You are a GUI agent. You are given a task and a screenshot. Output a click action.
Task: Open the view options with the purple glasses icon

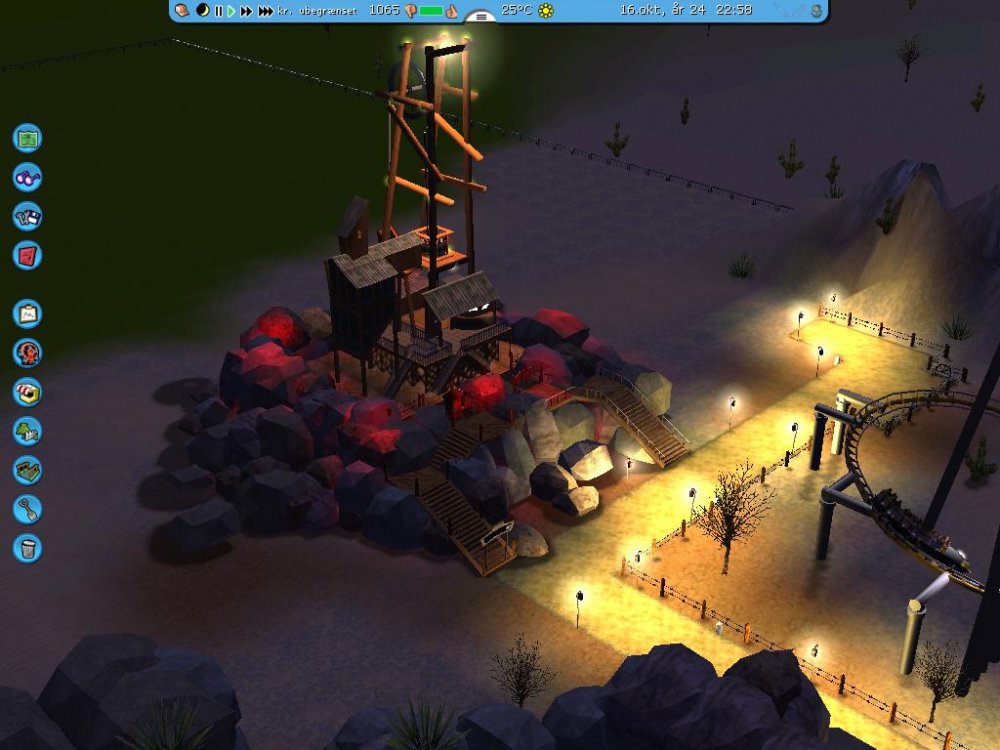[27, 177]
